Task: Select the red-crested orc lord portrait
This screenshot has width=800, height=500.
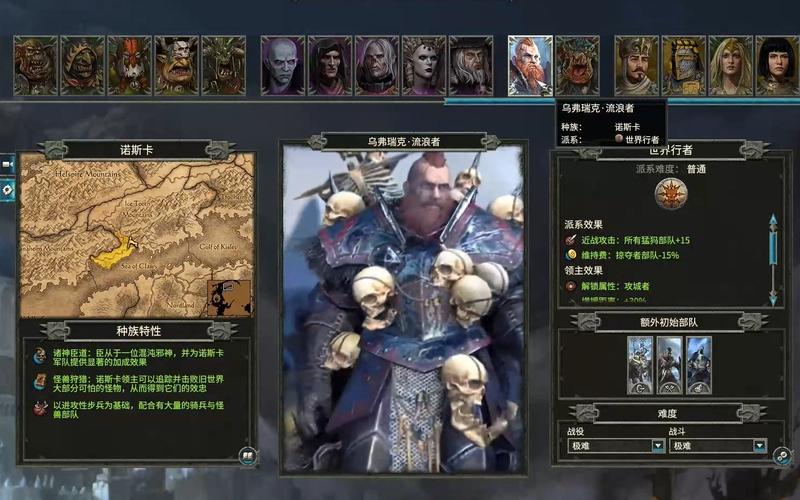Action: coord(129,66)
